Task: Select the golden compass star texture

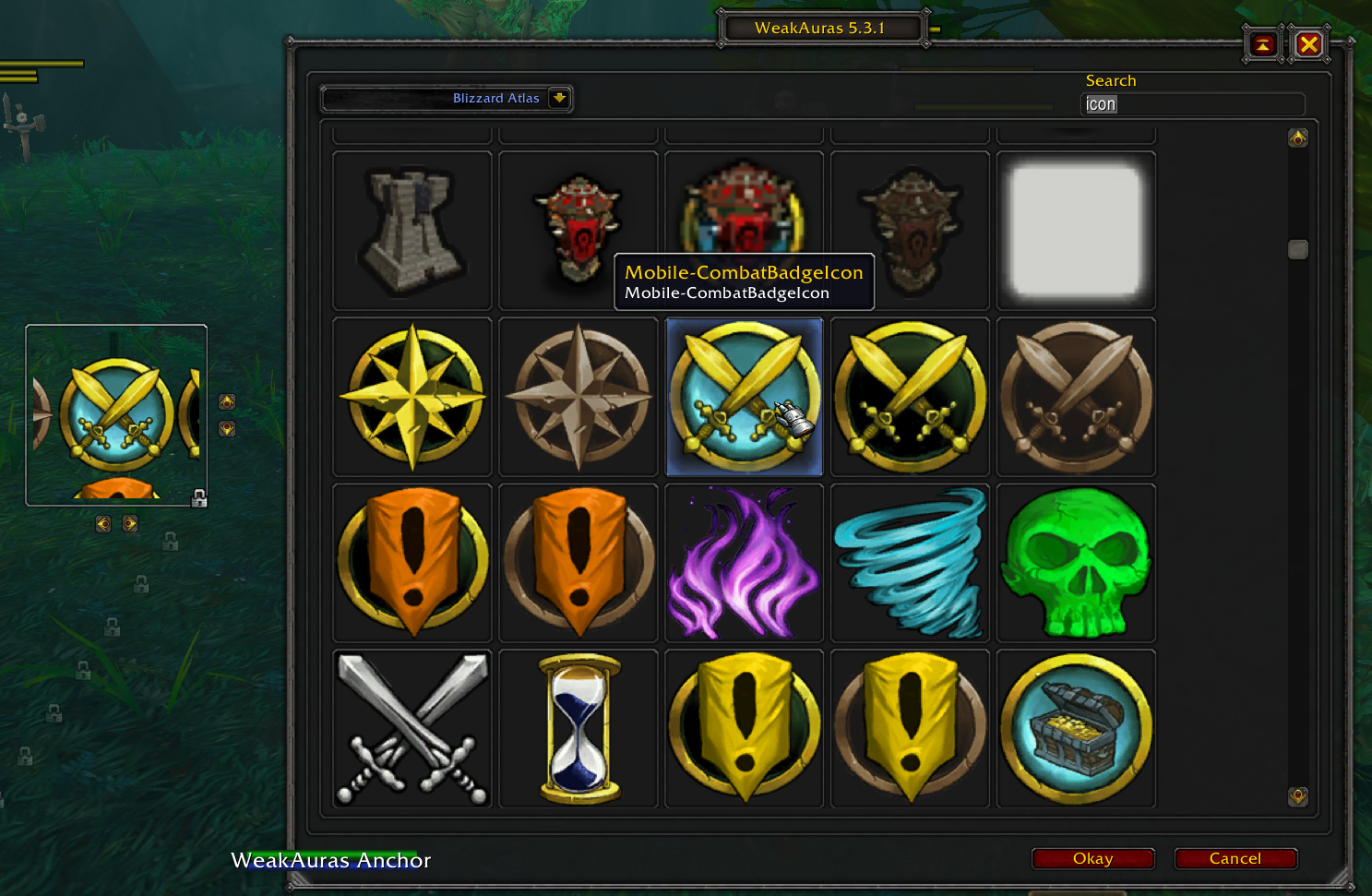Action: tap(412, 397)
